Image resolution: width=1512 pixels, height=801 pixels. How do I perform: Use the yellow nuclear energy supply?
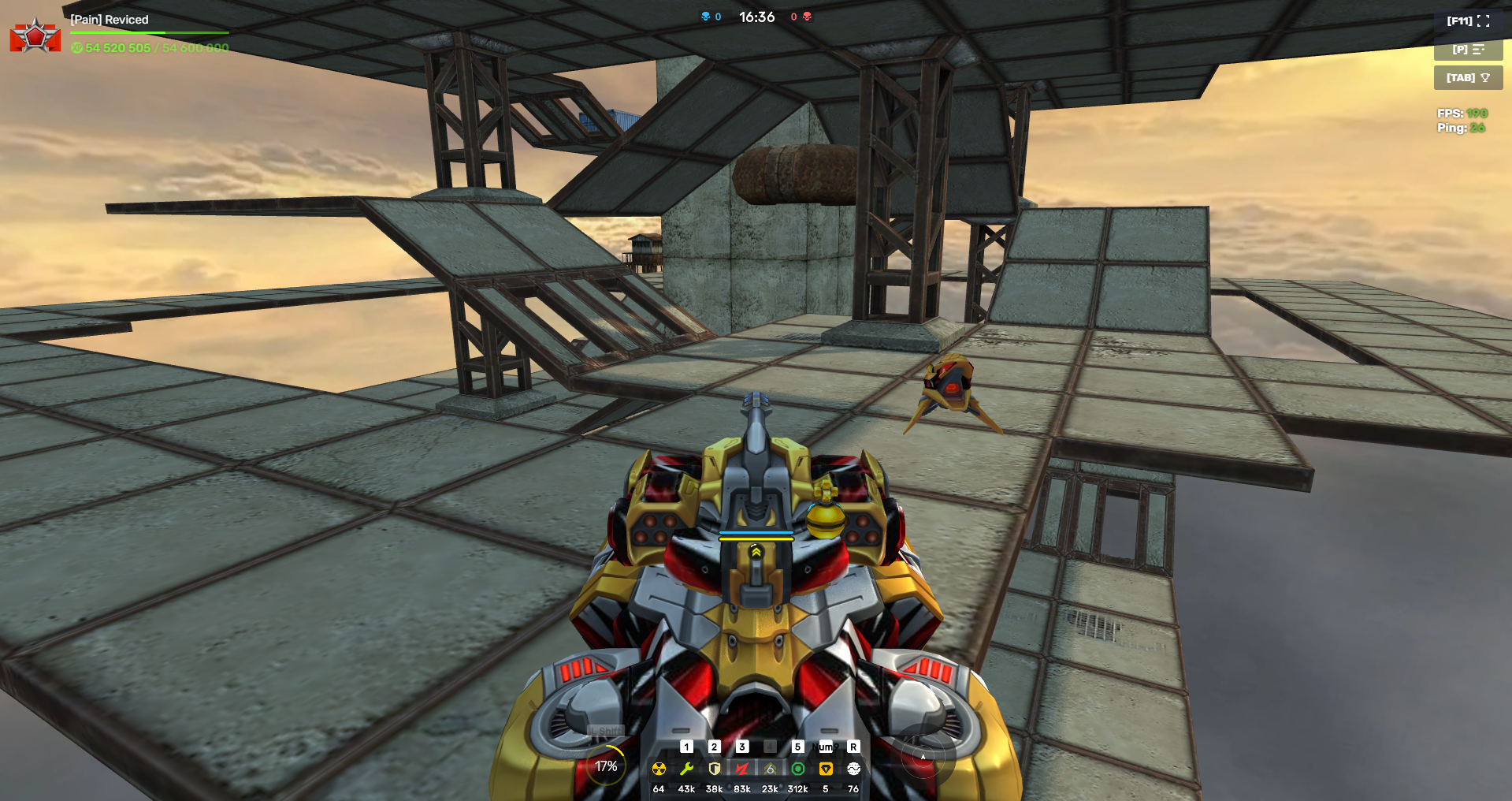[x=659, y=769]
